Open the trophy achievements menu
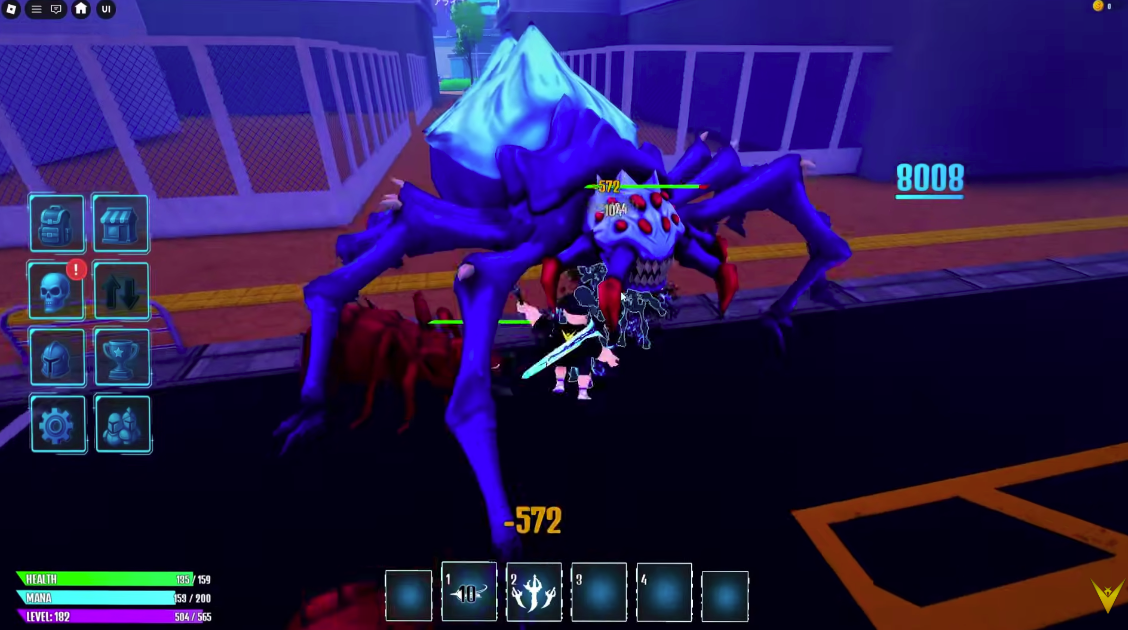This screenshot has width=1128, height=630. coord(121,357)
